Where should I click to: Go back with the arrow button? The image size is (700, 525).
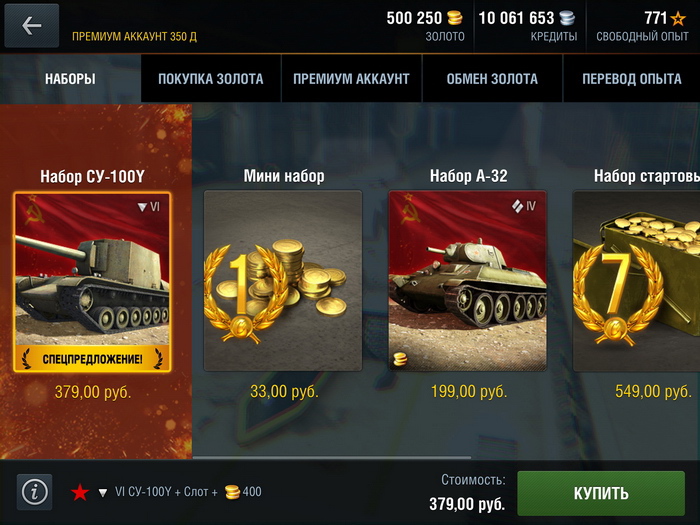point(32,25)
